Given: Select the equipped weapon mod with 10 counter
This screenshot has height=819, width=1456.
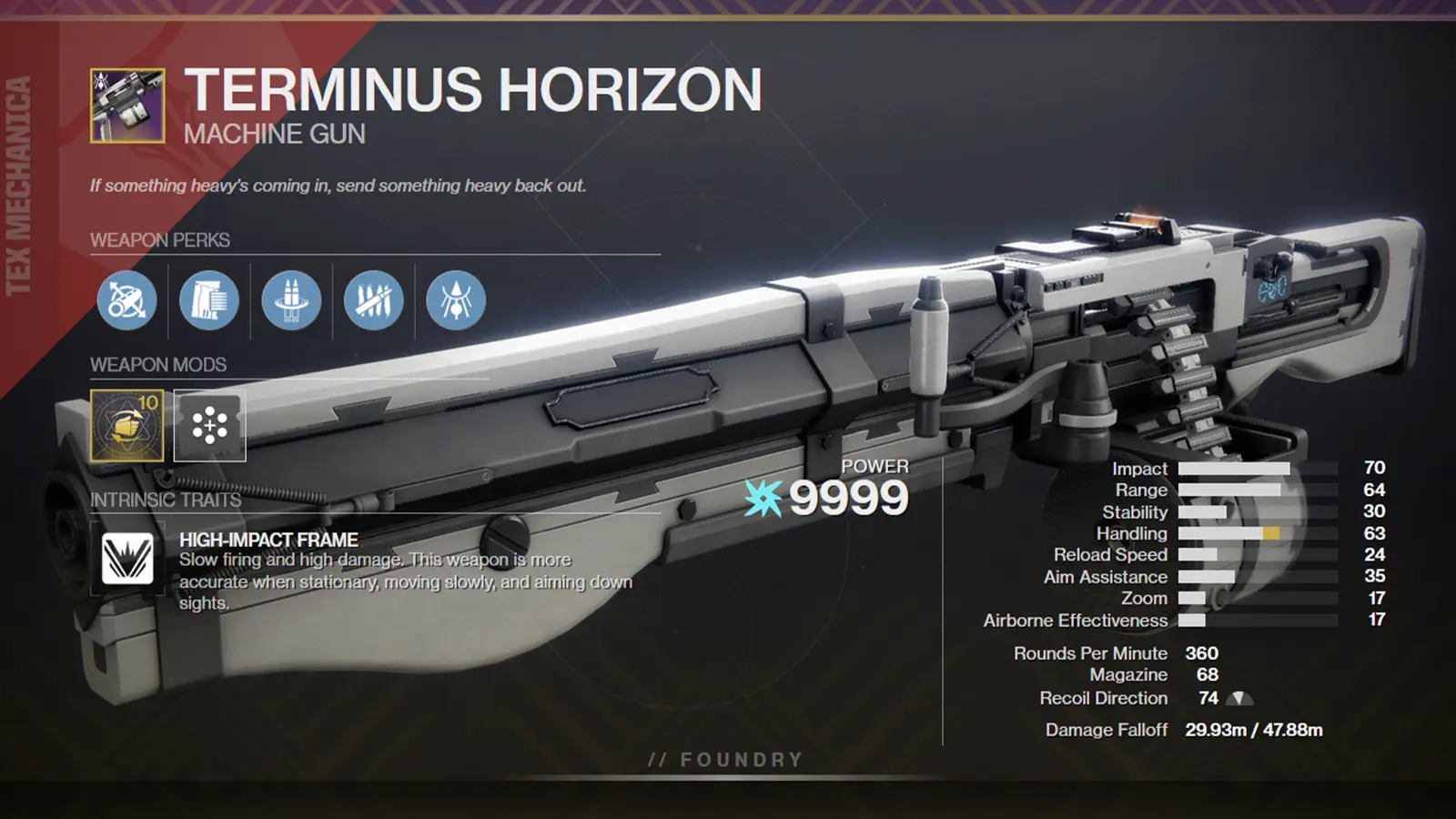Looking at the screenshot, I should point(126,425).
